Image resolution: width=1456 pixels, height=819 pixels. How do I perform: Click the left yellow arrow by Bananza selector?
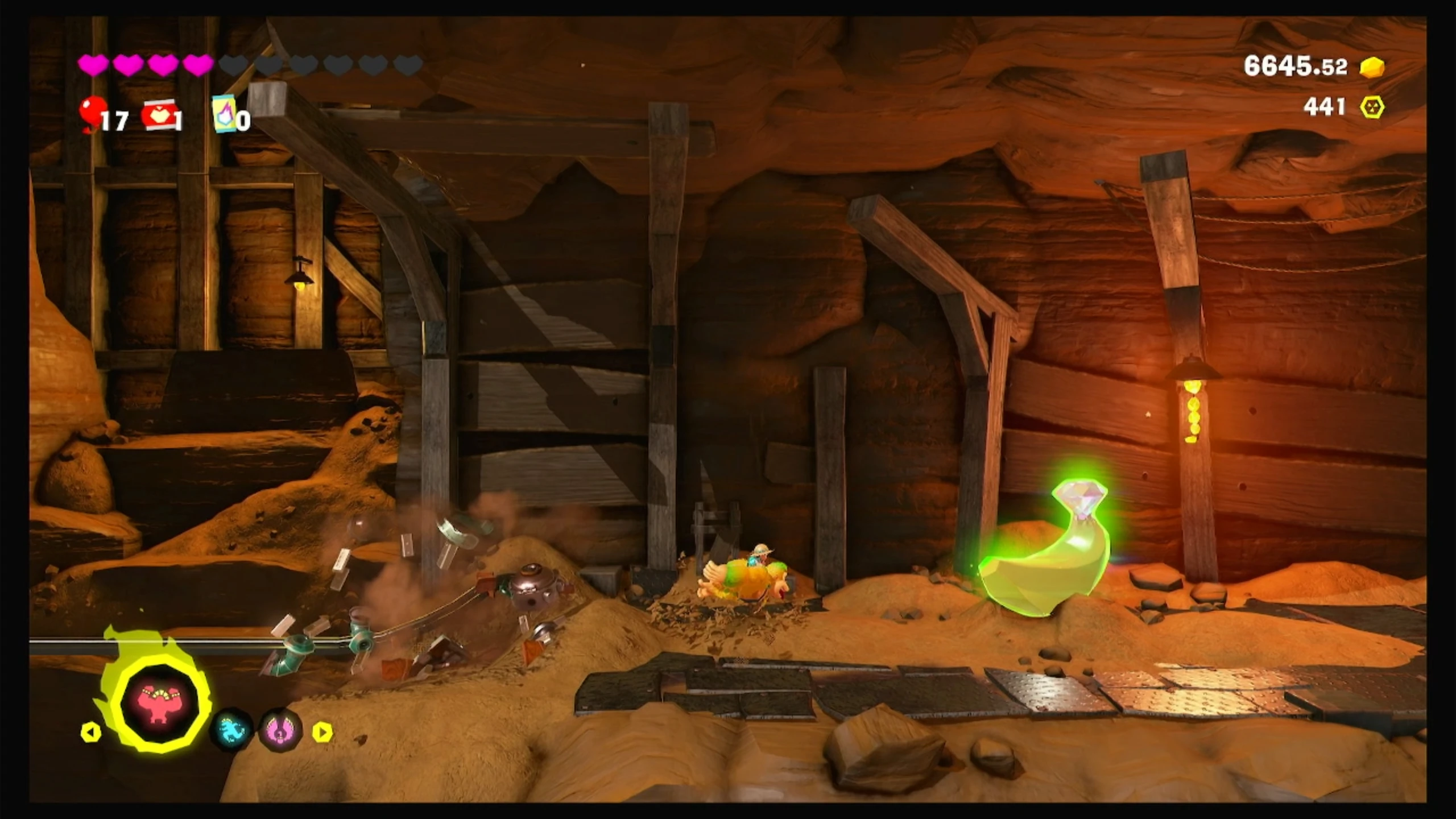pyautogui.click(x=91, y=732)
